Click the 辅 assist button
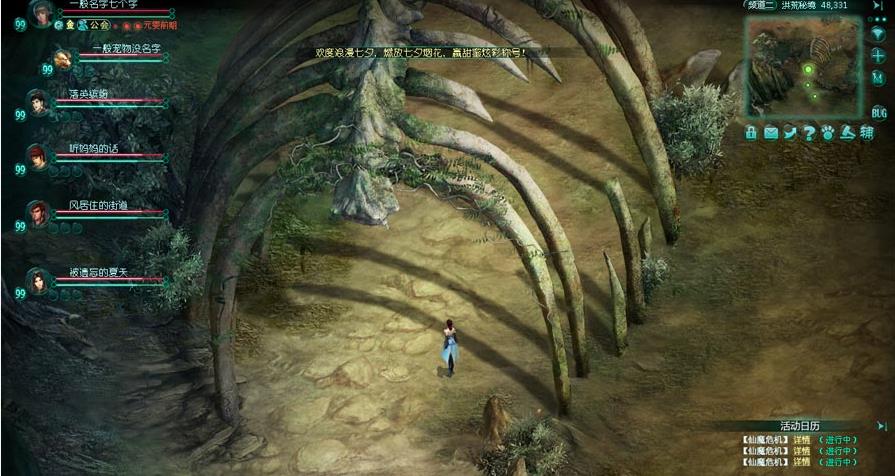Viewport: 895px width, 476px height. click(x=867, y=132)
